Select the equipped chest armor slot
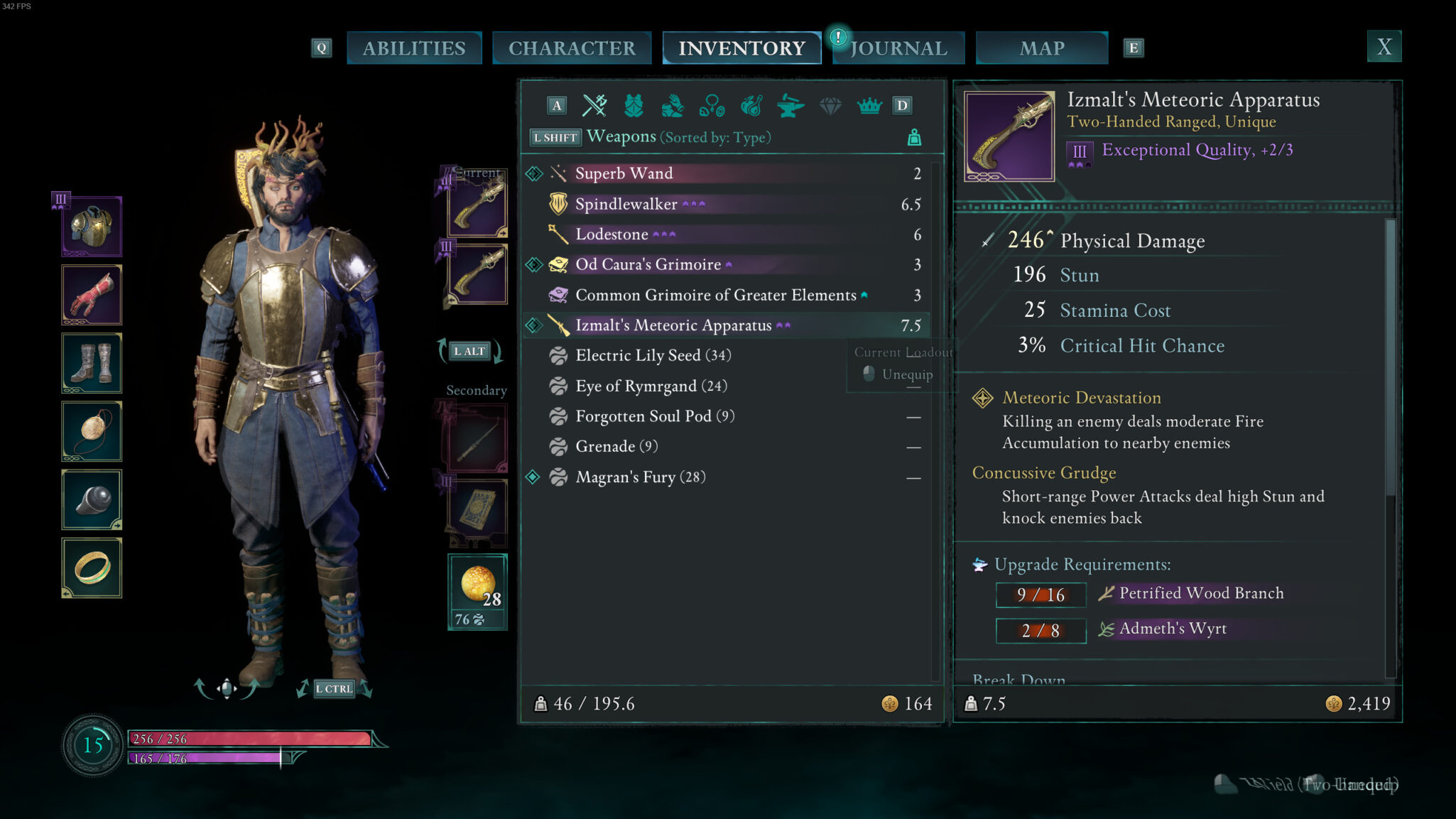 [x=92, y=227]
